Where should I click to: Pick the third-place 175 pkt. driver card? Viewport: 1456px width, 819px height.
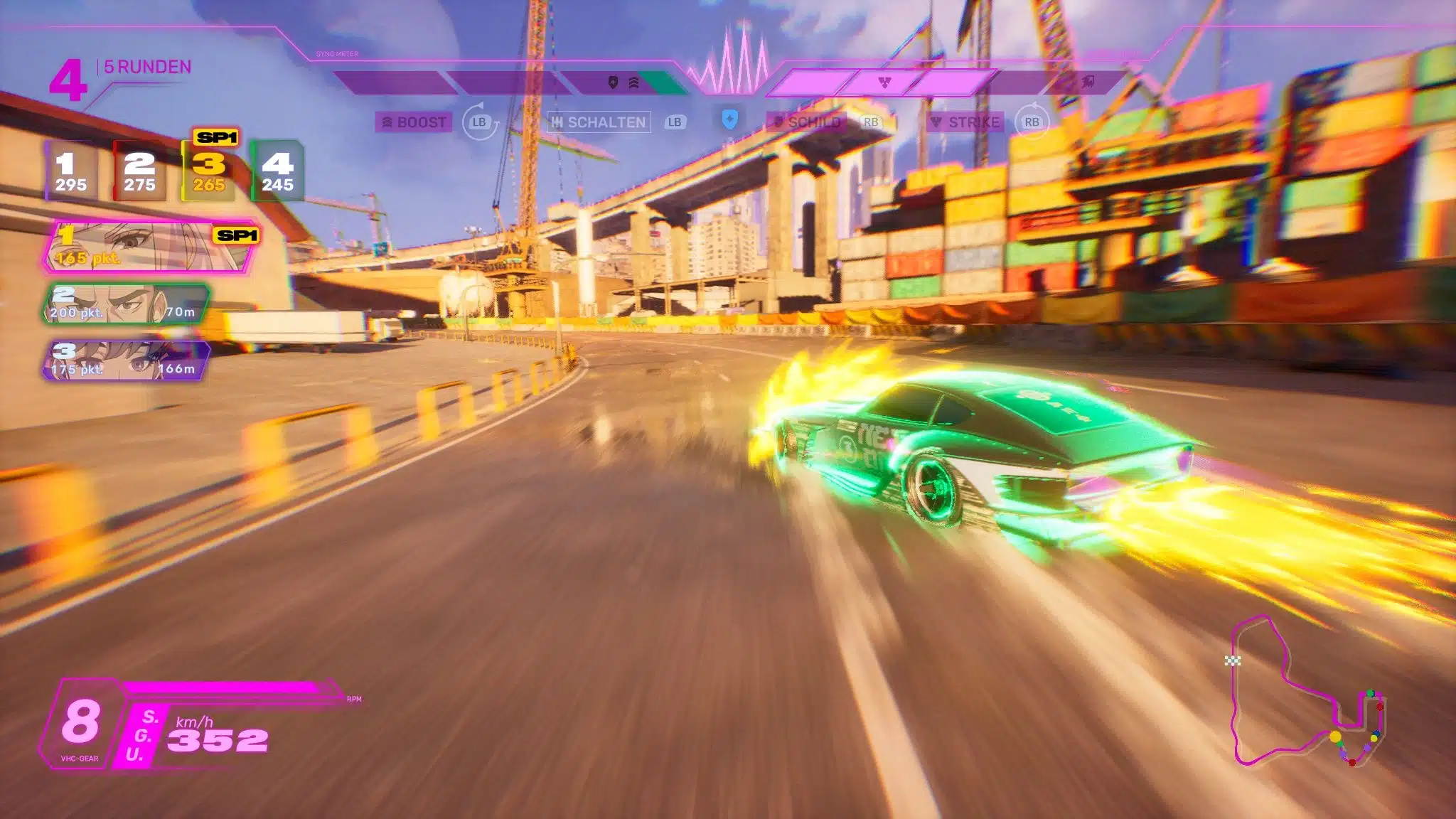coord(126,360)
